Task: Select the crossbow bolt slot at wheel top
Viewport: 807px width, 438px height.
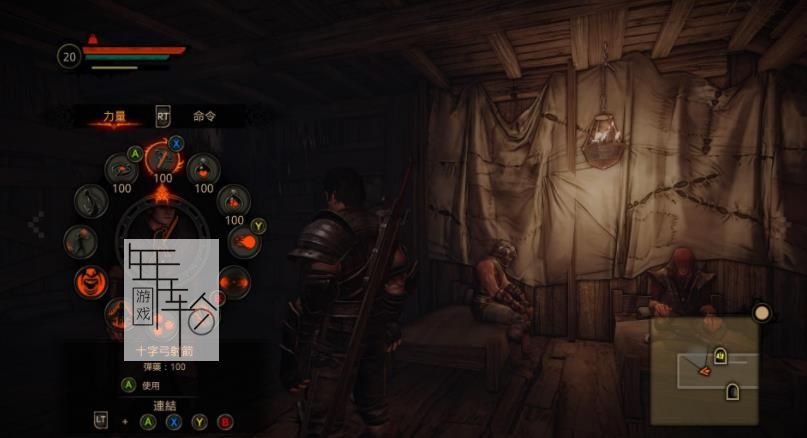Action: (x=160, y=157)
